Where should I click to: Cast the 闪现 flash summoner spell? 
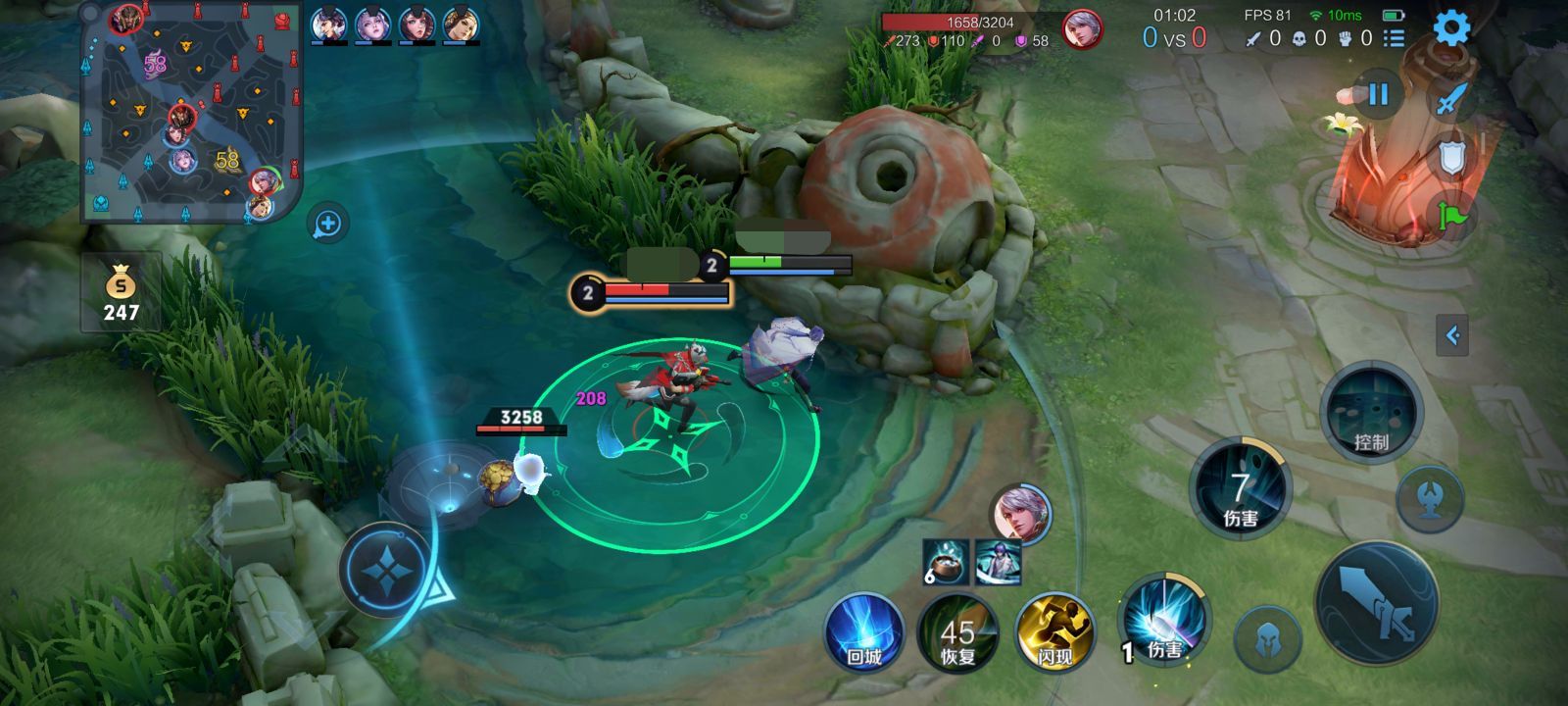tap(1053, 633)
